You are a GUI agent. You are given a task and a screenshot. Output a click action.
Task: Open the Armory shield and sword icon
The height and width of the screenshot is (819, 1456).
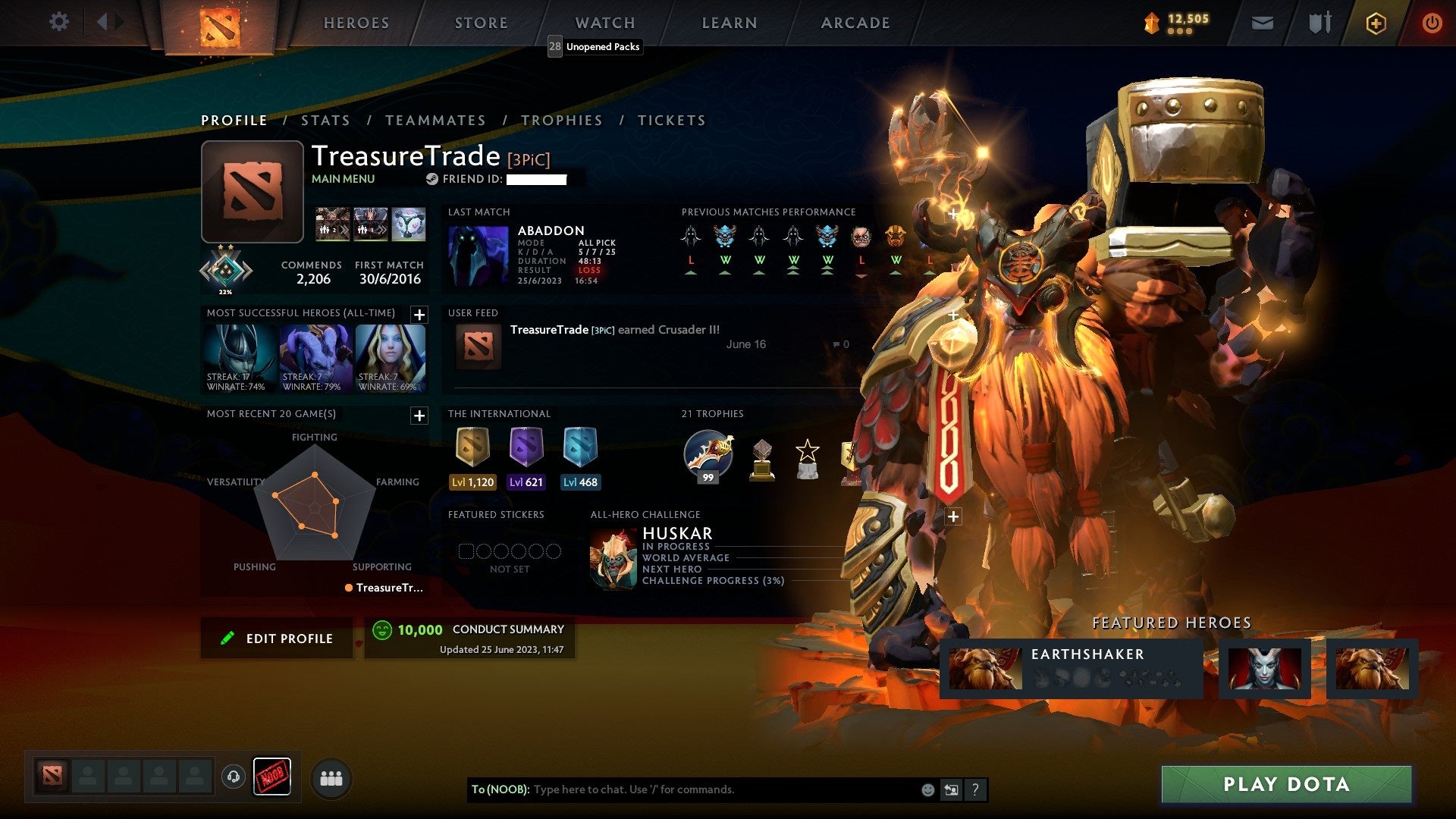tap(1319, 23)
